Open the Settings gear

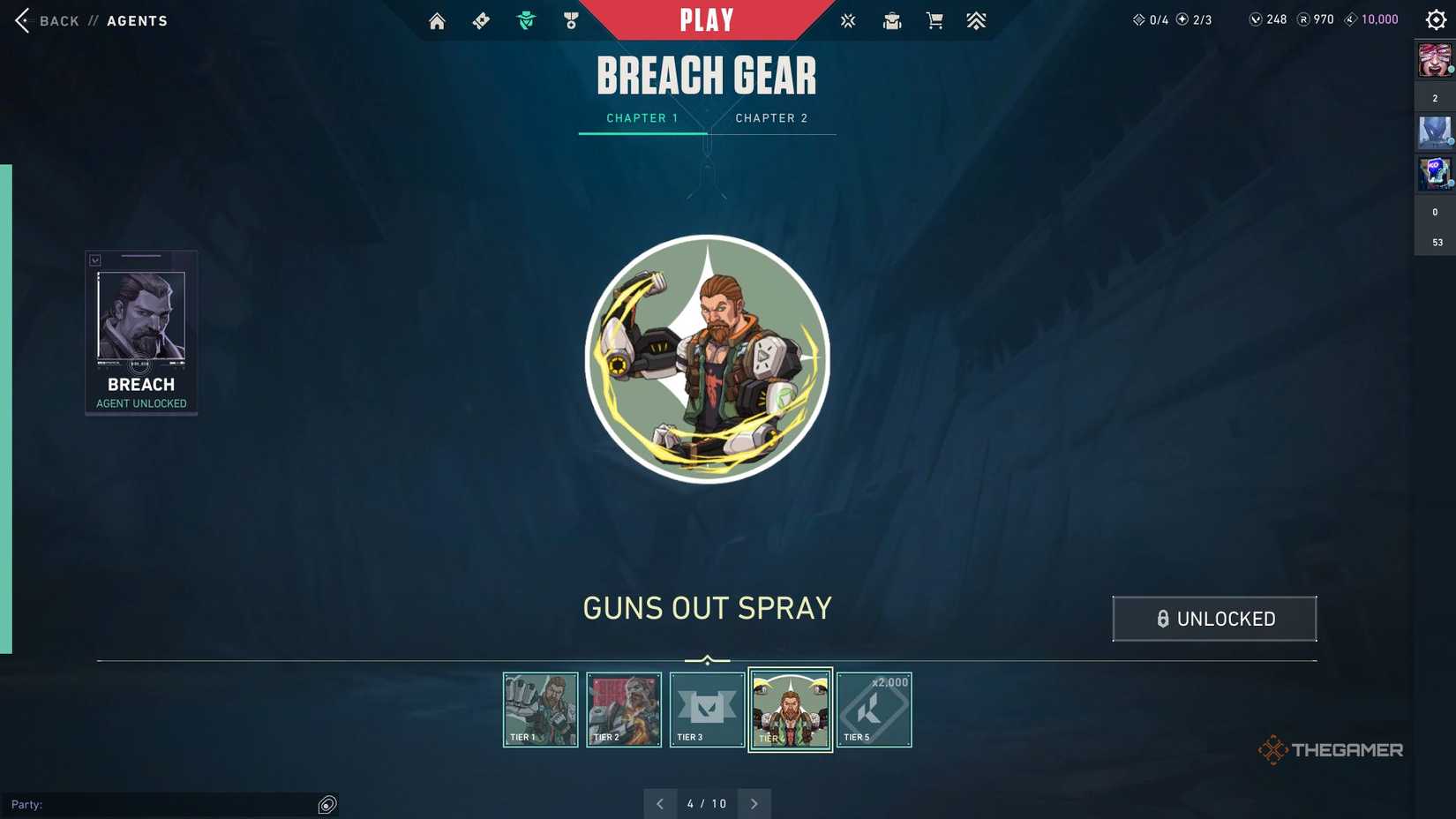click(x=1435, y=19)
